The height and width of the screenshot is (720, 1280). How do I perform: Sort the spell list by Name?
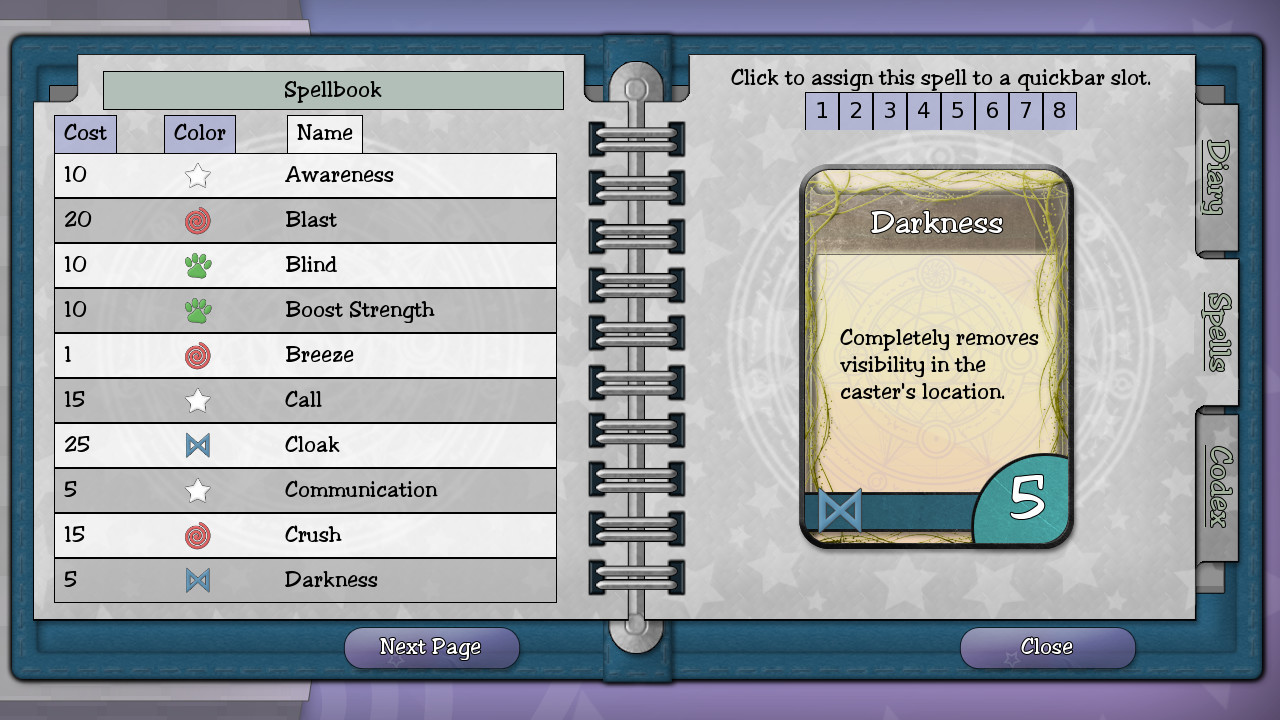tap(324, 133)
